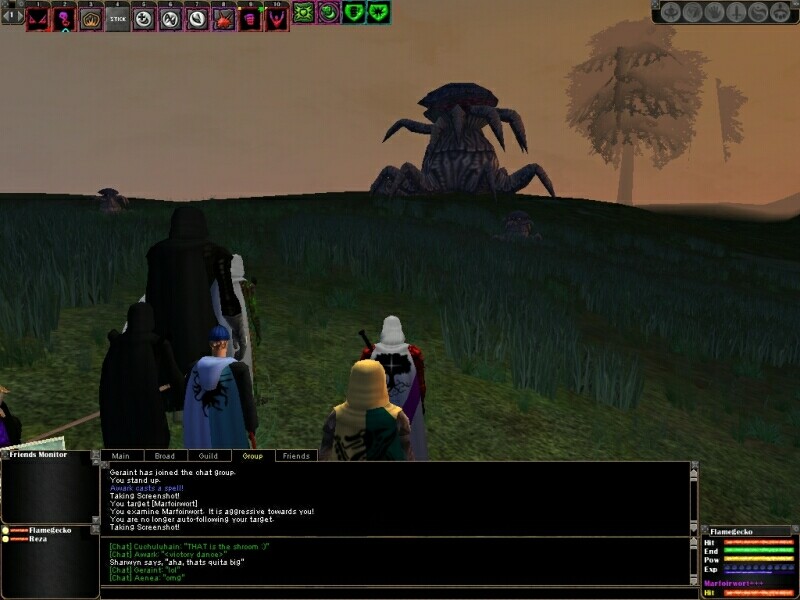Viewport: 800px width, 600px height.
Task: Select the green spiral buff icon
Action: coord(328,13)
